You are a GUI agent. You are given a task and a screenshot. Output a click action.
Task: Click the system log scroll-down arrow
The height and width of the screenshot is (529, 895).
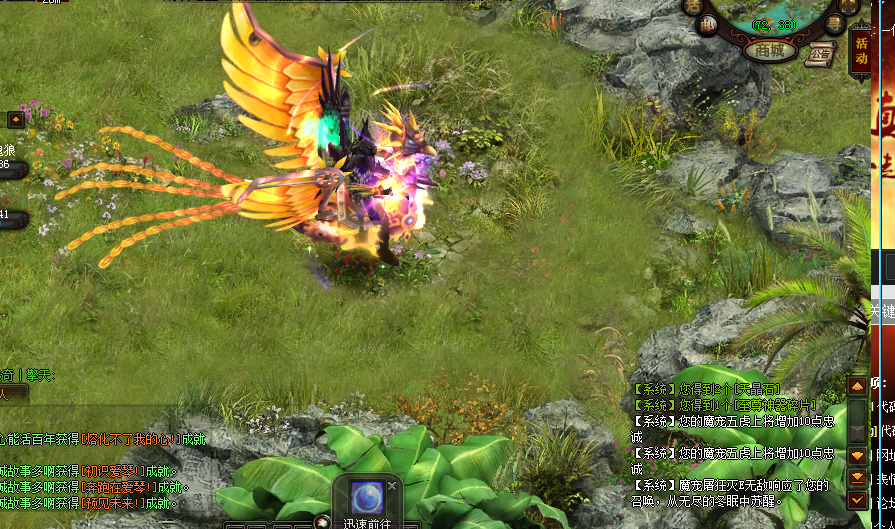(857, 455)
